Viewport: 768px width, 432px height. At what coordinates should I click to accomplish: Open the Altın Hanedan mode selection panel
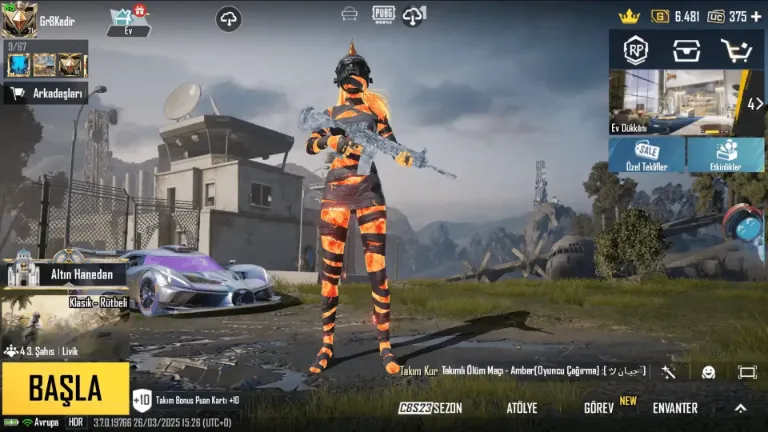[x=68, y=273]
